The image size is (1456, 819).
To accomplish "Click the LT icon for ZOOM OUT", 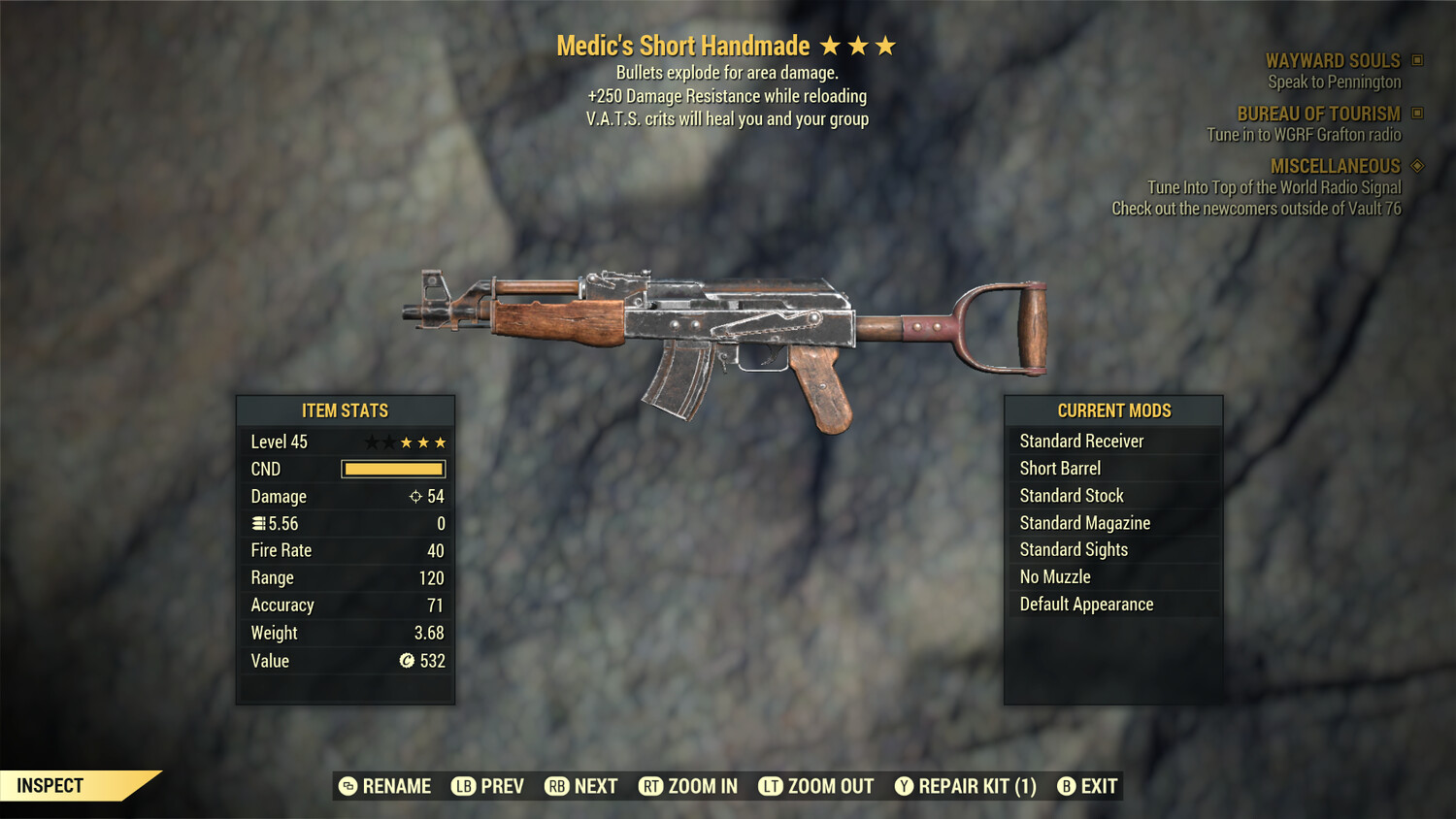I will pyautogui.click(x=772, y=786).
